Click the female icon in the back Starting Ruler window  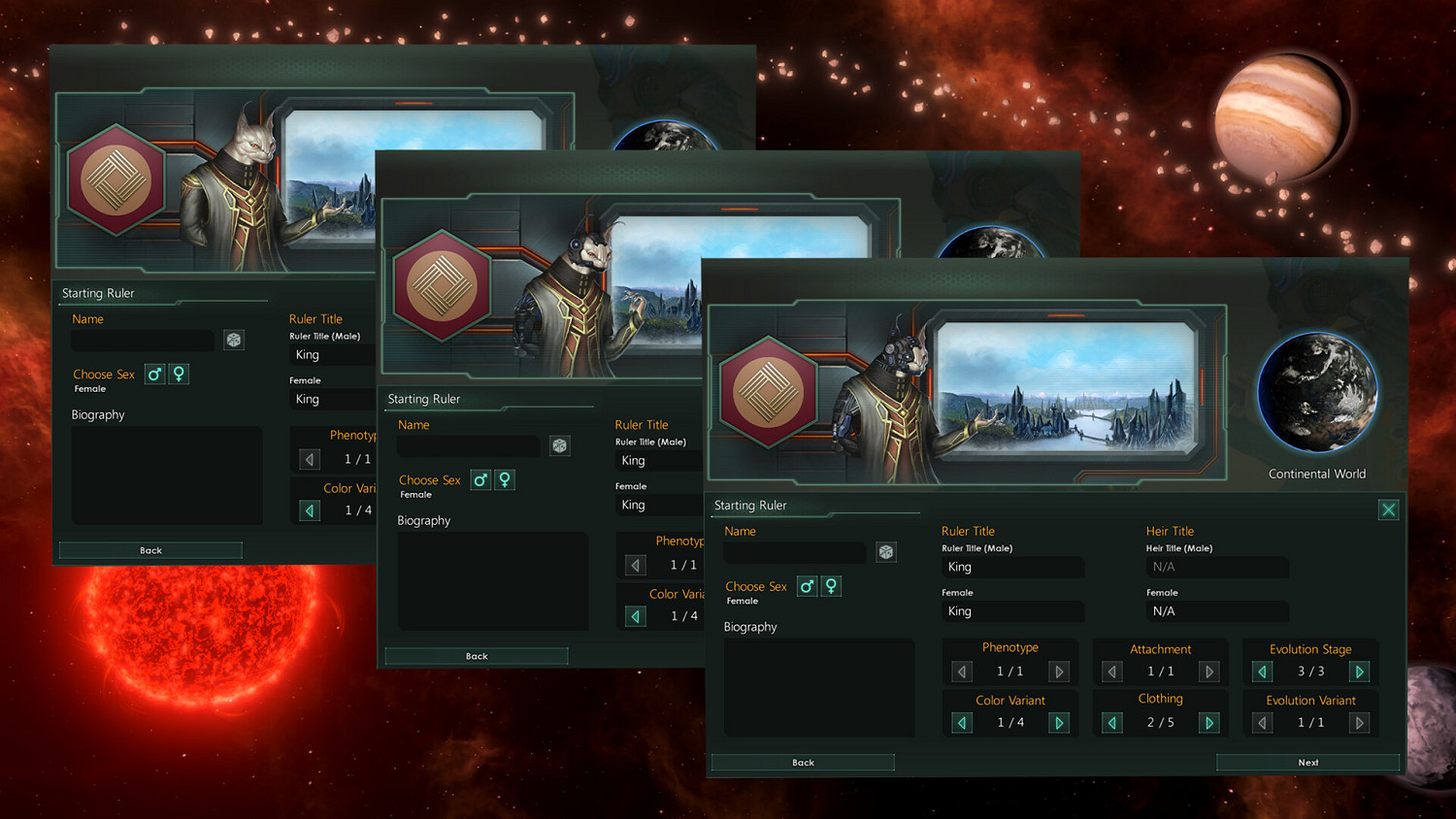[179, 374]
